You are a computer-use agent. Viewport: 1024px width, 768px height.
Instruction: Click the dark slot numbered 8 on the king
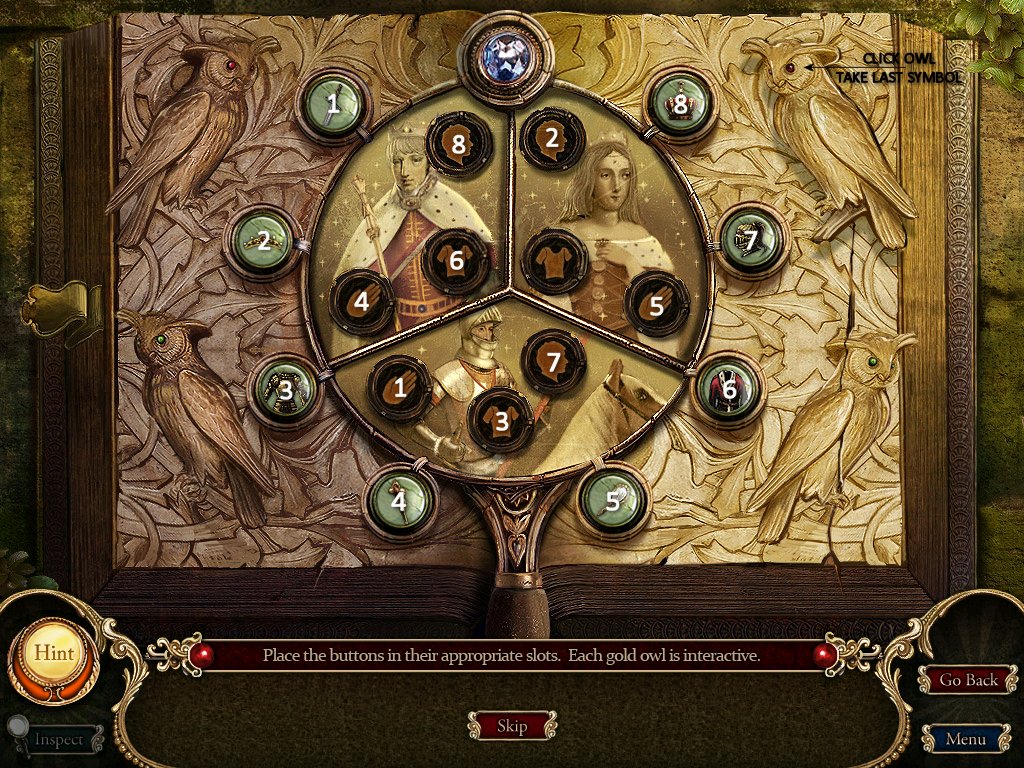(x=458, y=144)
